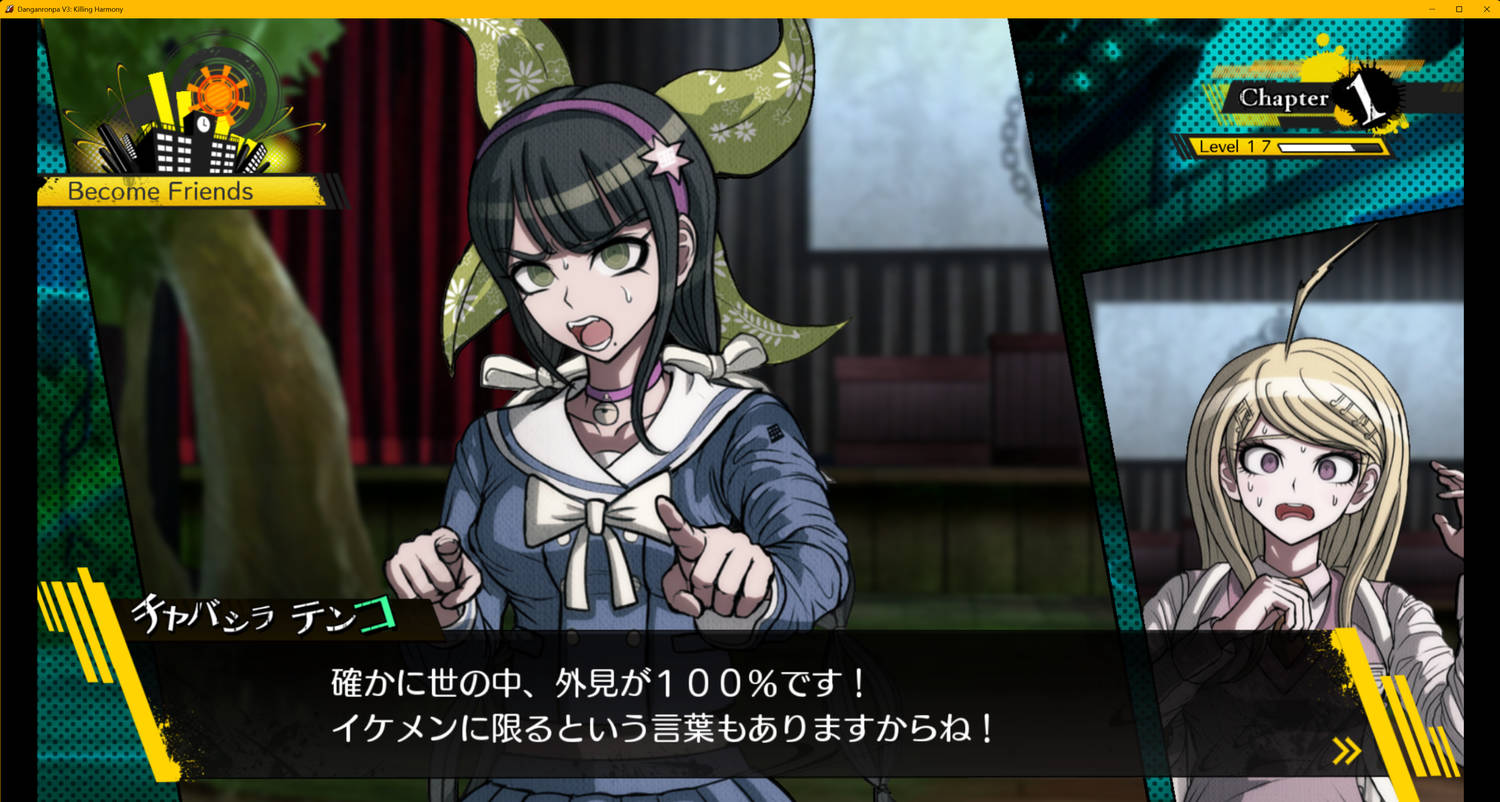
Task: Click the Become Friends title text
Action: coord(160,191)
